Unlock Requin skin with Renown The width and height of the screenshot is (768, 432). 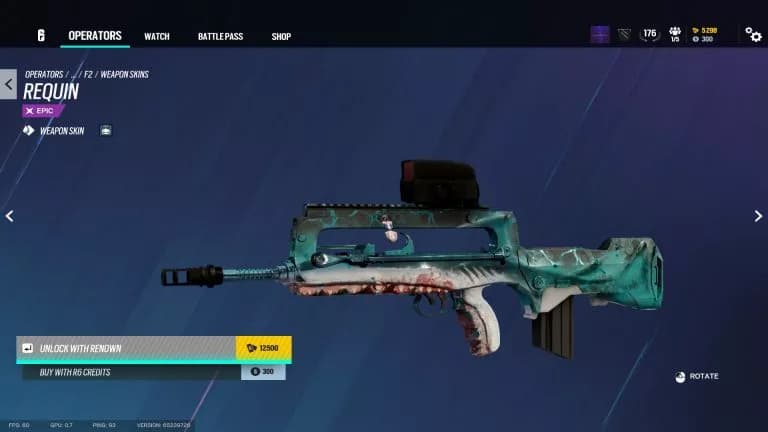point(154,348)
